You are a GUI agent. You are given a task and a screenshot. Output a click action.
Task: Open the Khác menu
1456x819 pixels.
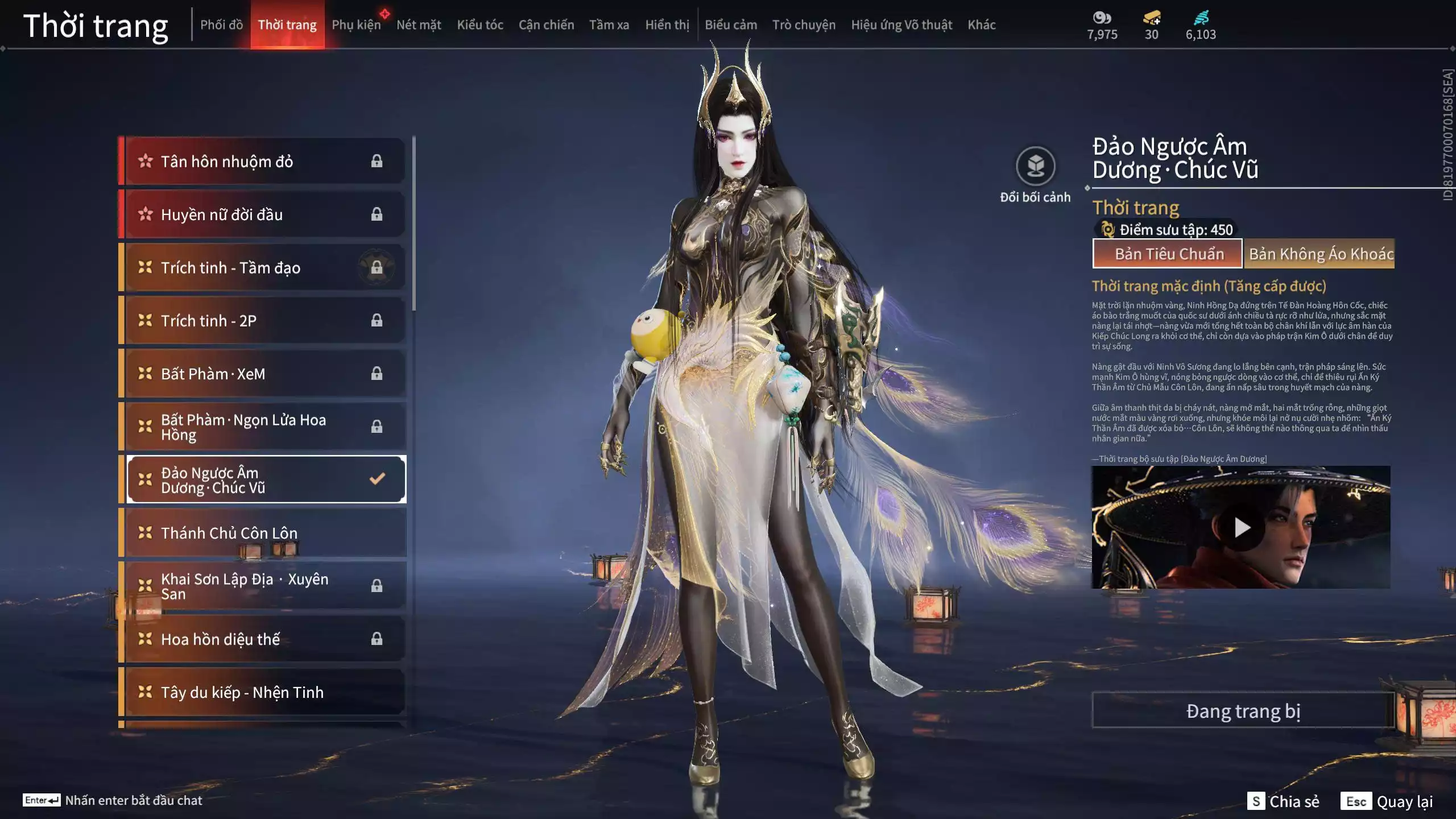point(982,25)
